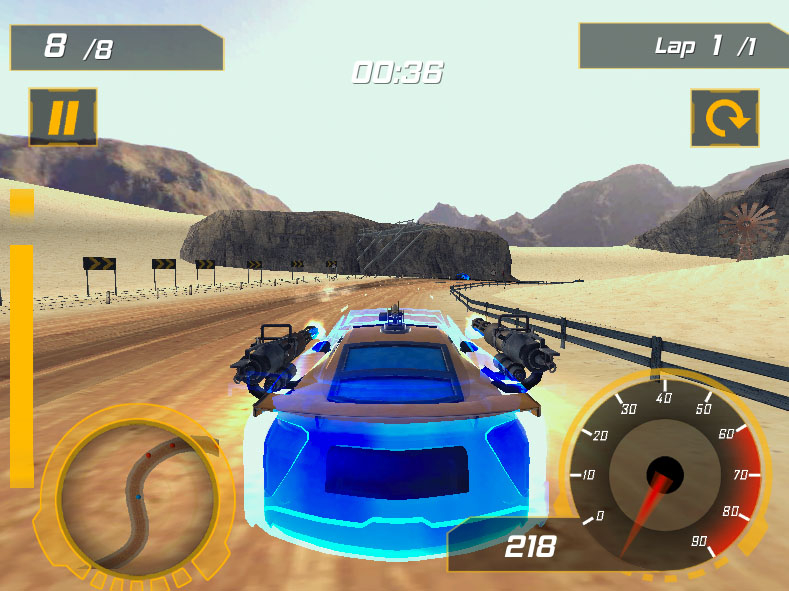The height and width of the screenshot is (591, 789).
Task: Tap the circular arrow reset button
Action: (725, 118)
